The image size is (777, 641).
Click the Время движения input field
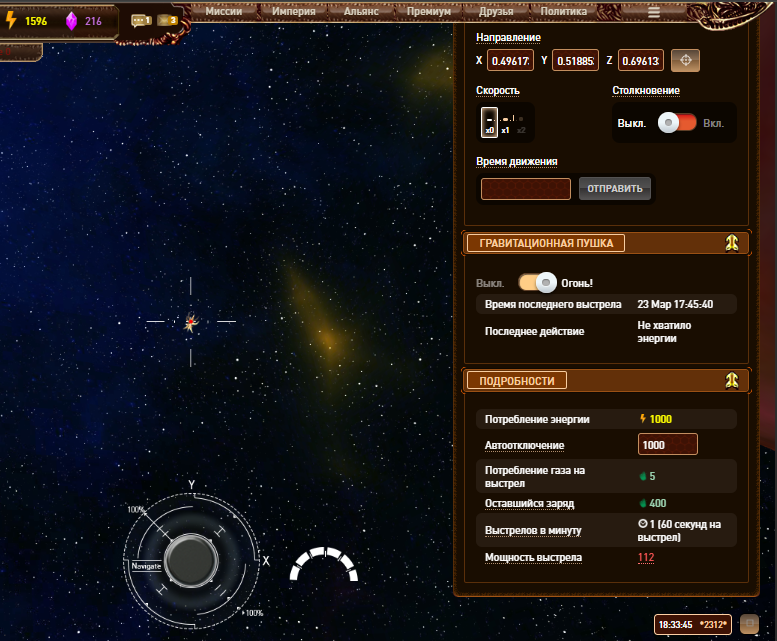[x=525, y=189]
